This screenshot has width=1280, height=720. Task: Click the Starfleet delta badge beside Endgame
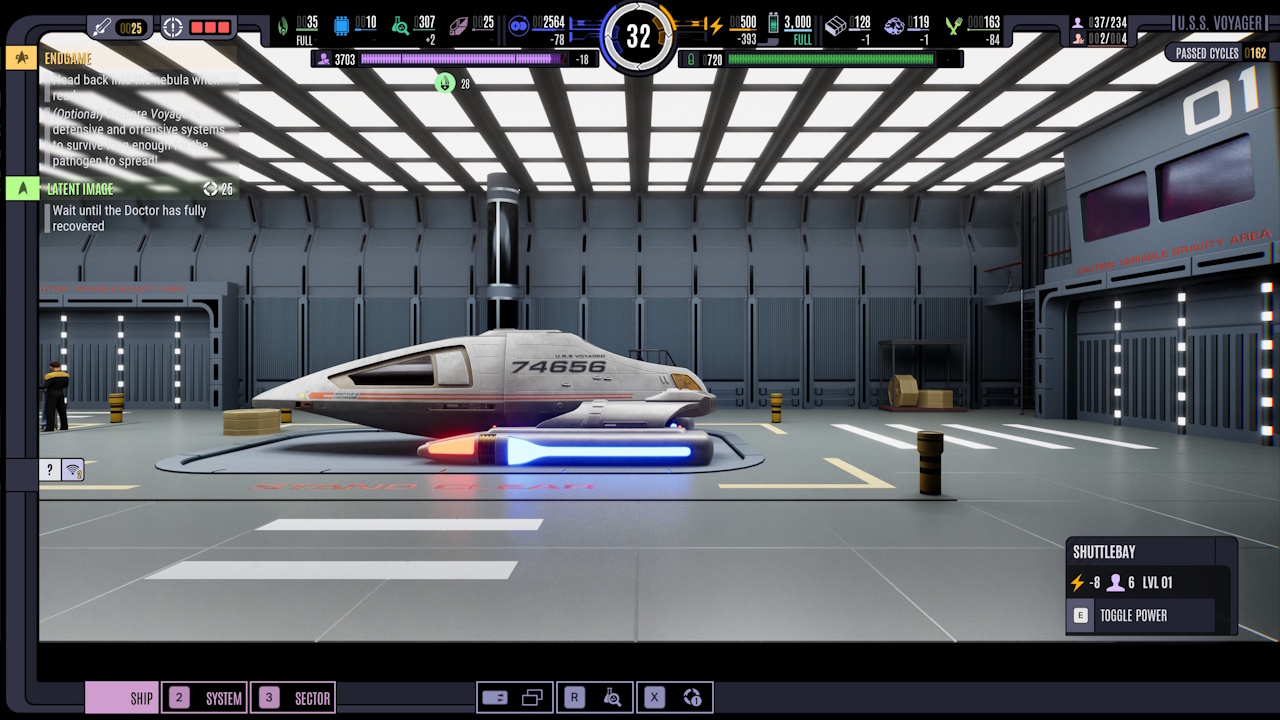click(20, 58)
